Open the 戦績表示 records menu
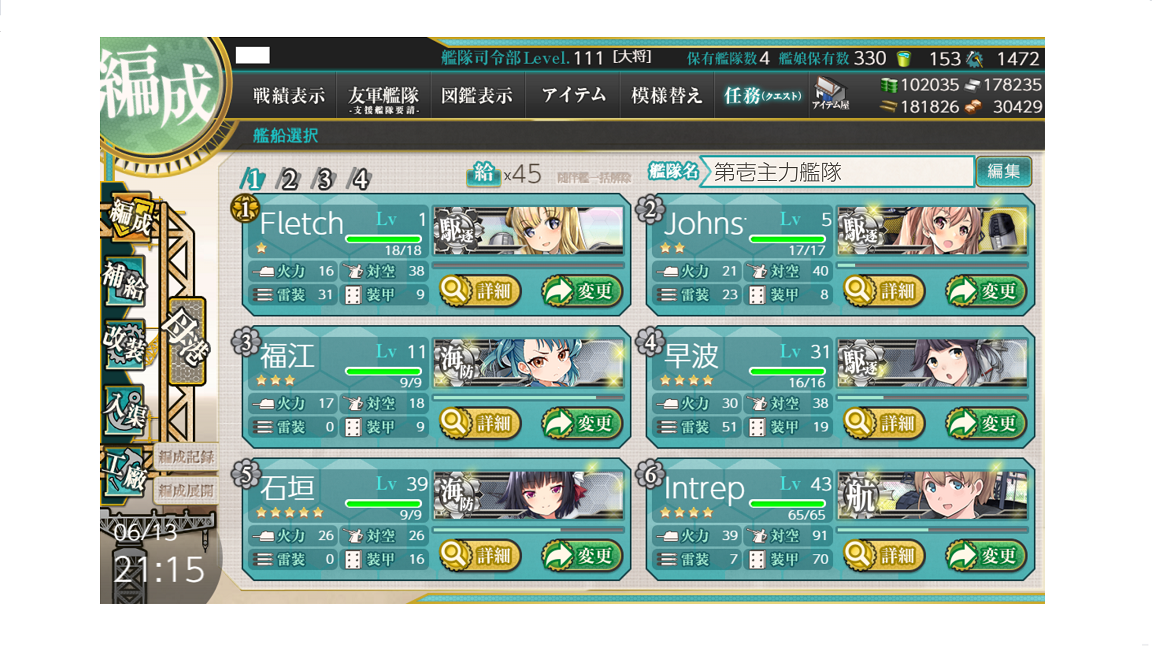Image resolution: width=1152 pixels, height=648 pixels. coord(289,96)
